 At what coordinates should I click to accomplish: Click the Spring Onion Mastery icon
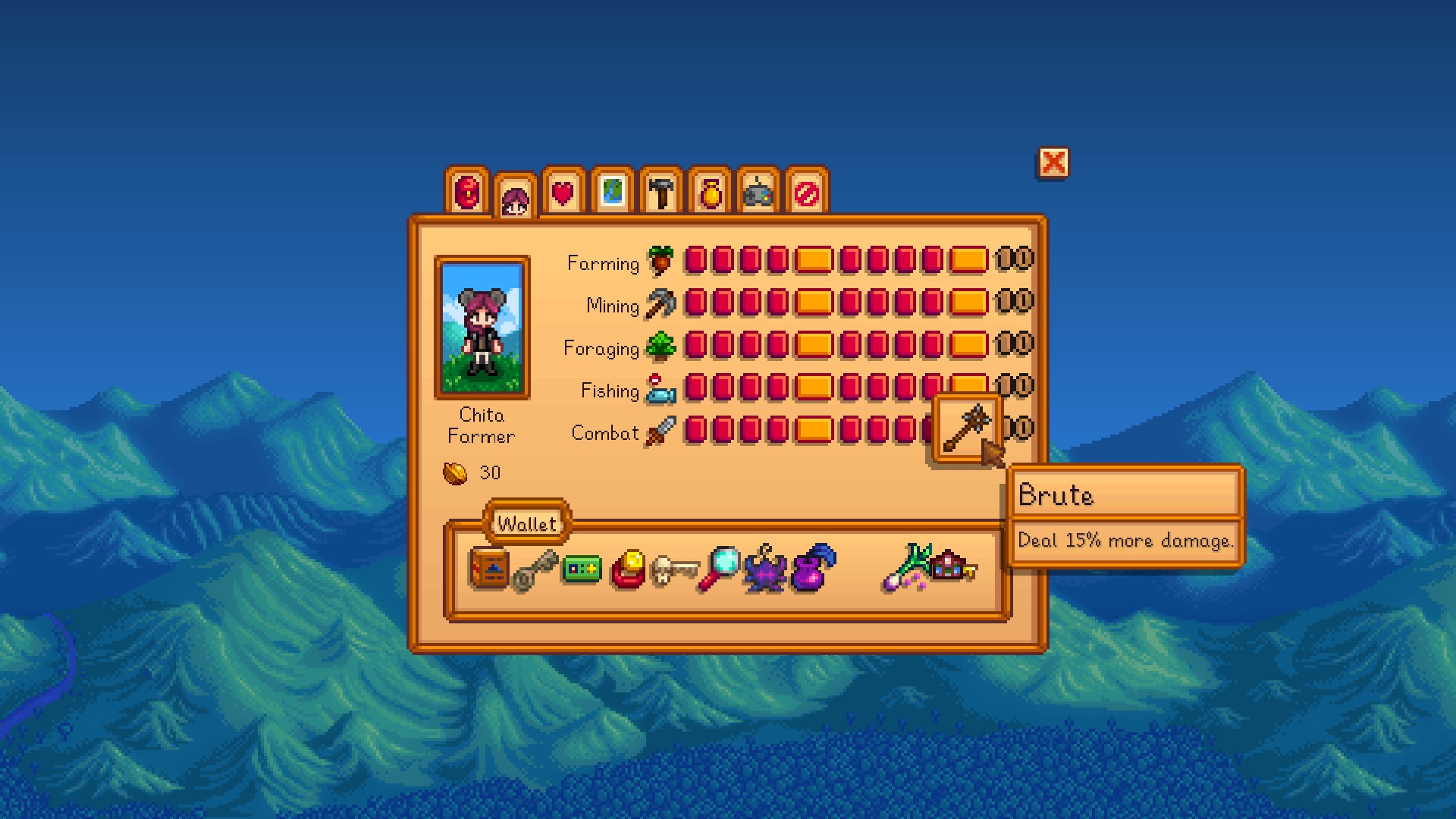click(x=905, y=568)
